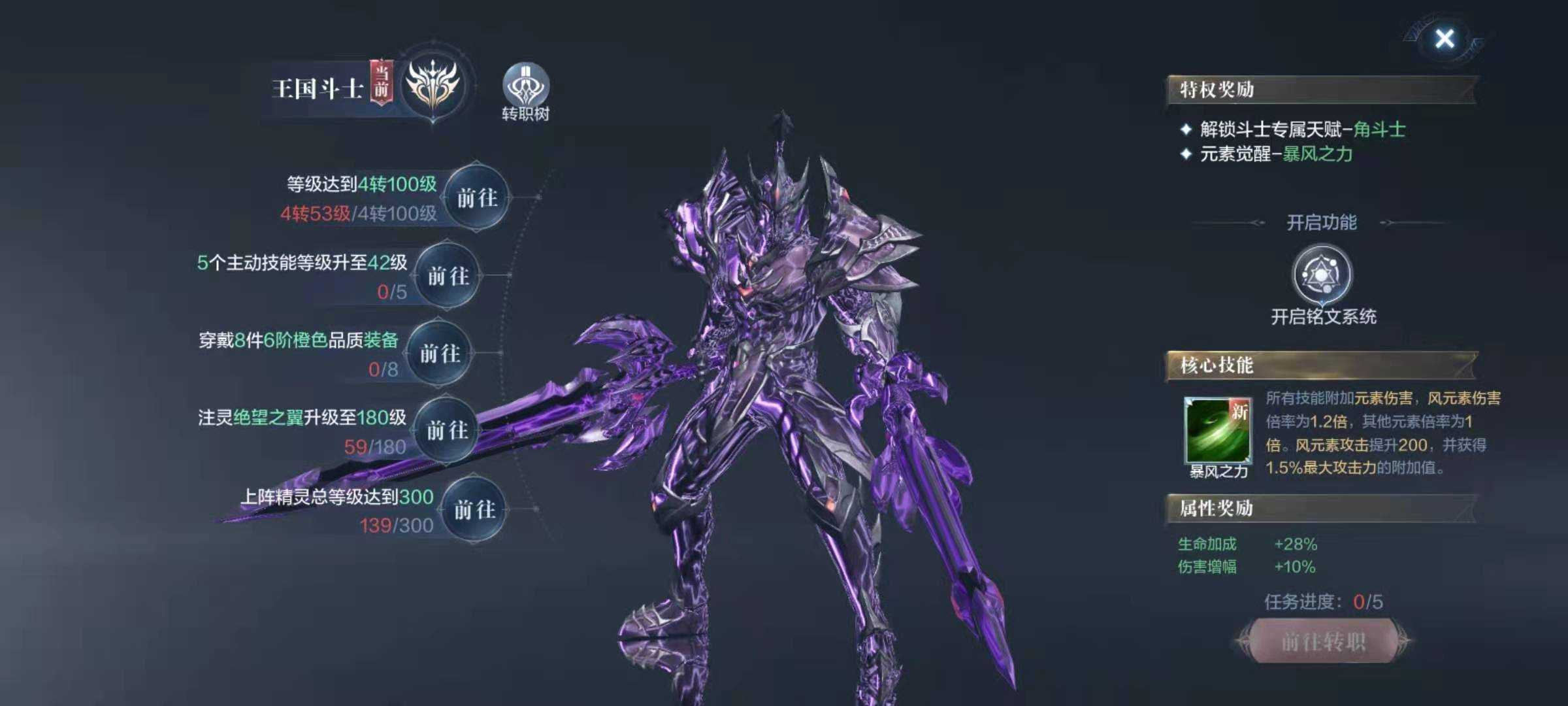Go to the 6阶橙色 equipment task
Screen dimensions: 1568x706
pyautogui.click(x=440, y=354)
